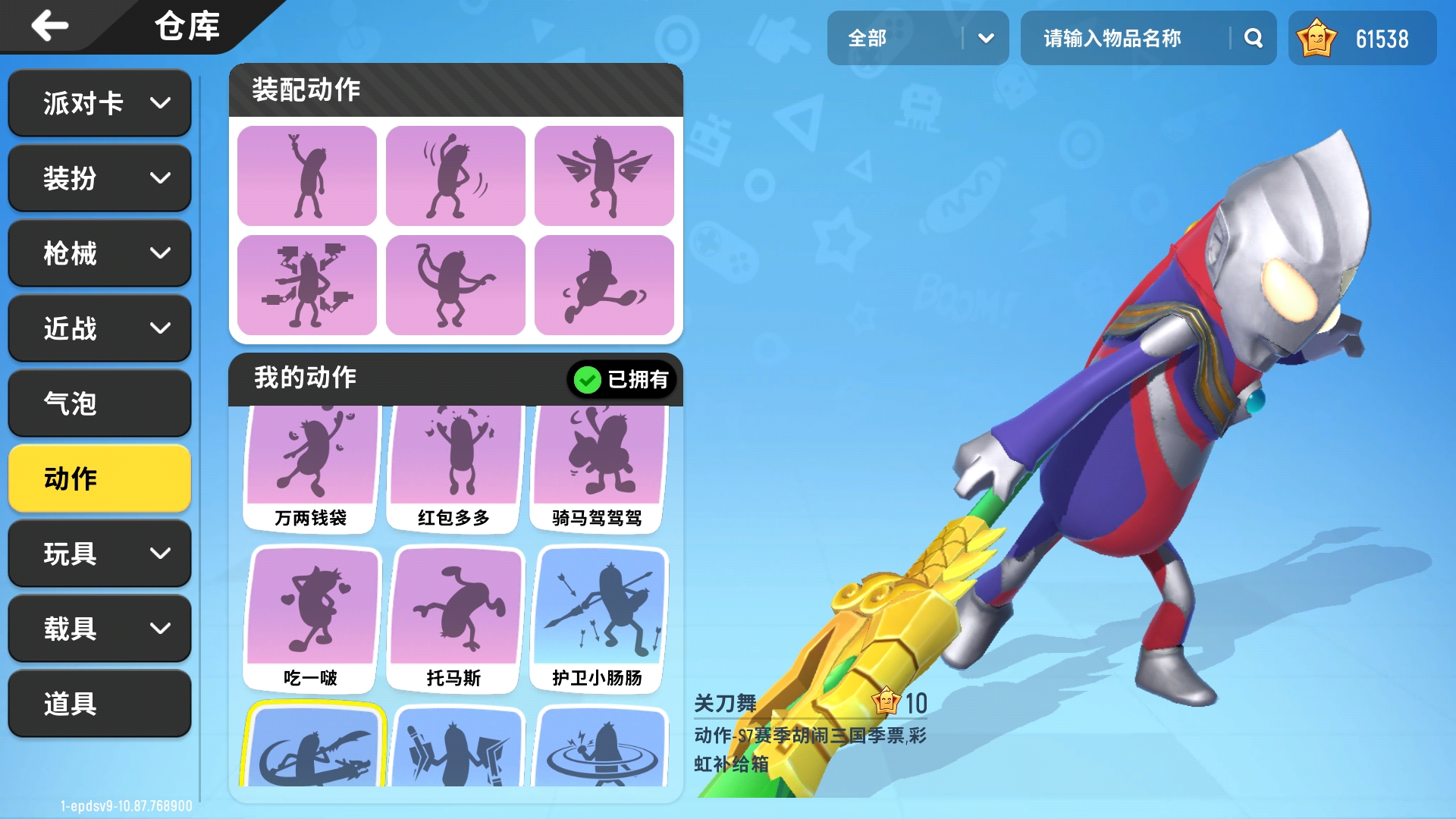Open the 全部 category dropdown
The width and height of the screenshot is (1456, 819).
coord(918,37)
